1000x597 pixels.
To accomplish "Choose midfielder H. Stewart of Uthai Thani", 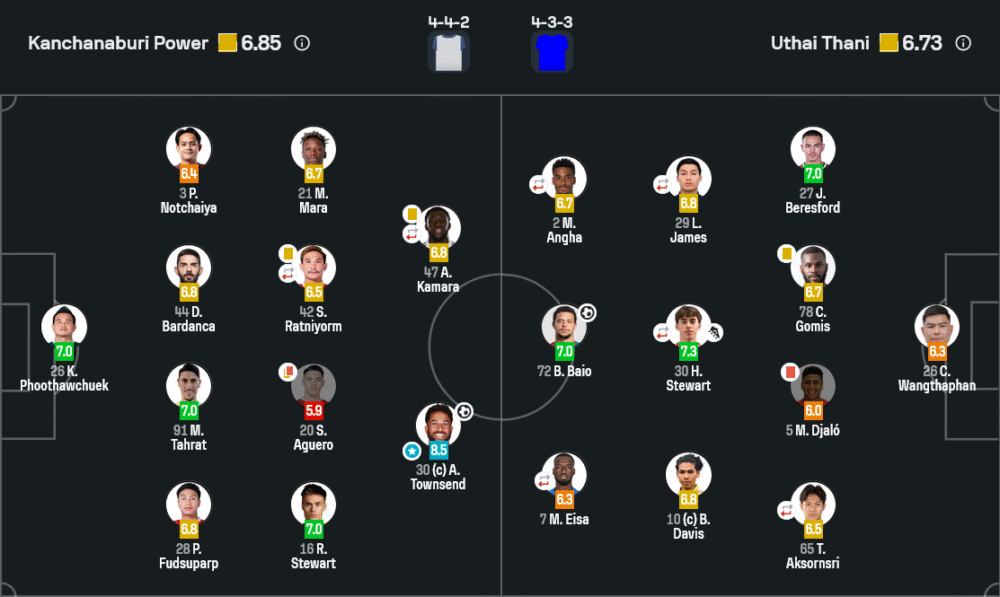I will coord(688,327).
